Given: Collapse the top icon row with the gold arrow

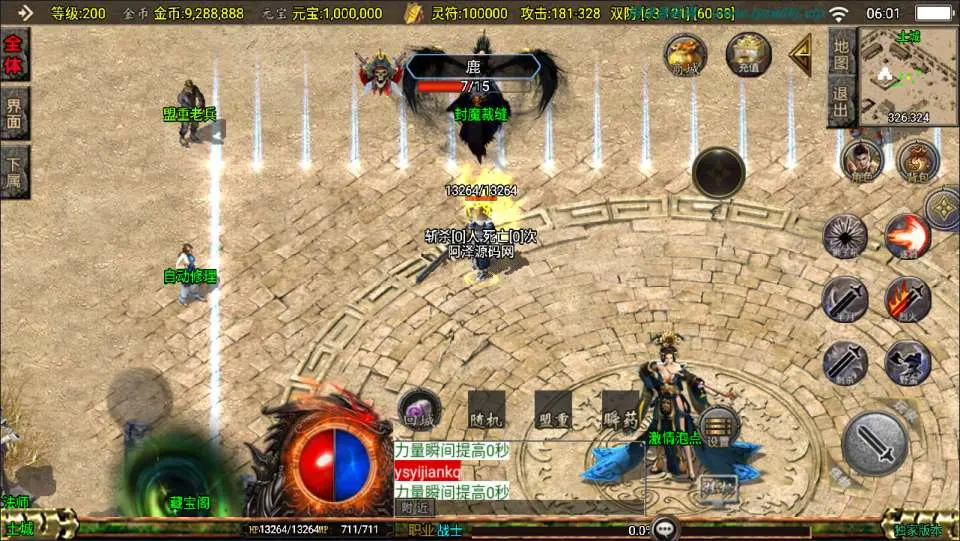Looking at the screenshot, I should coord(800,54).
